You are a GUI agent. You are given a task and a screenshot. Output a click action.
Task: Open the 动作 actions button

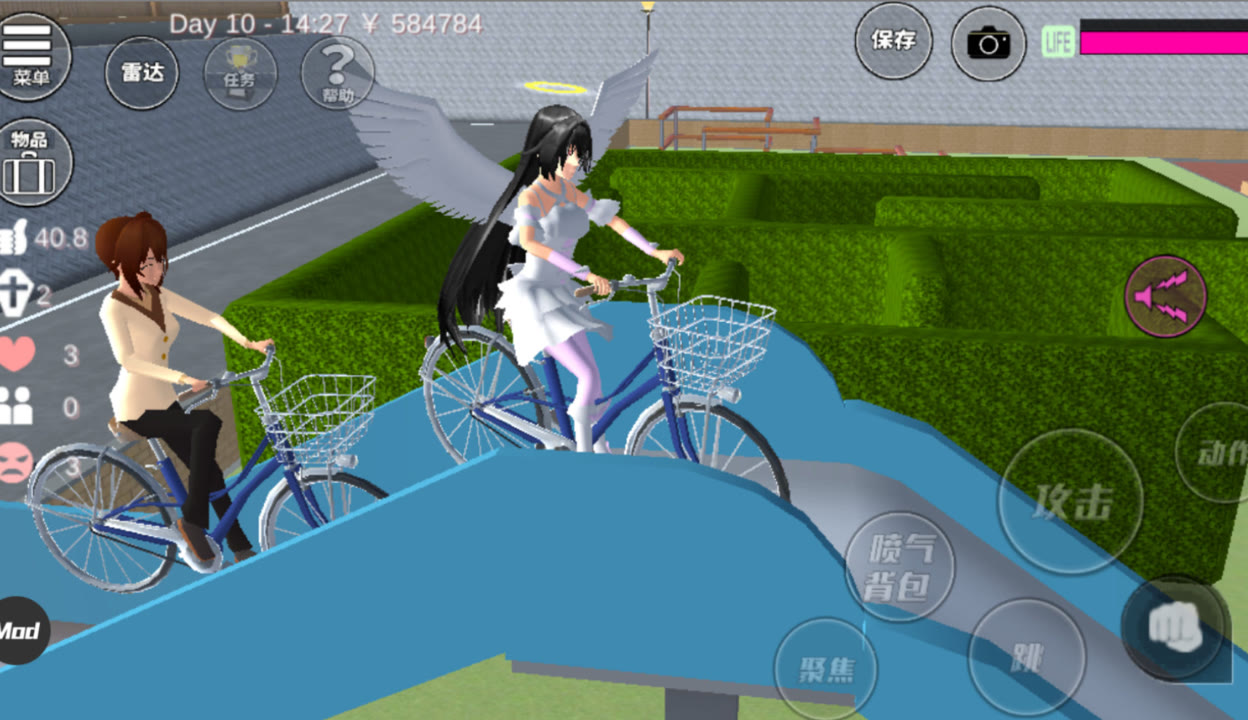click(x=1222, y=453)
